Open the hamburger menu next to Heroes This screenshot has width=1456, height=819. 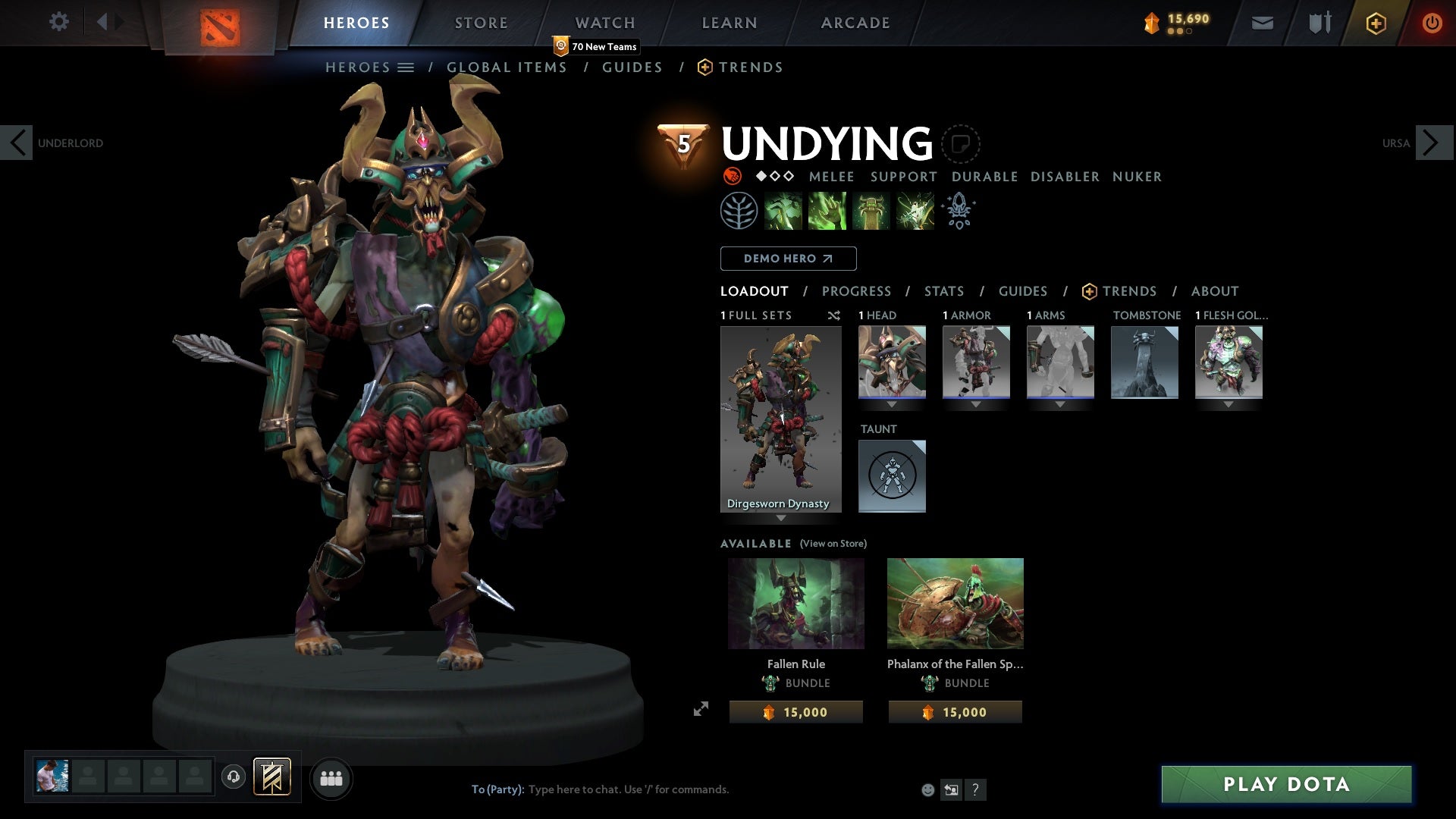[x=407, y=67]
